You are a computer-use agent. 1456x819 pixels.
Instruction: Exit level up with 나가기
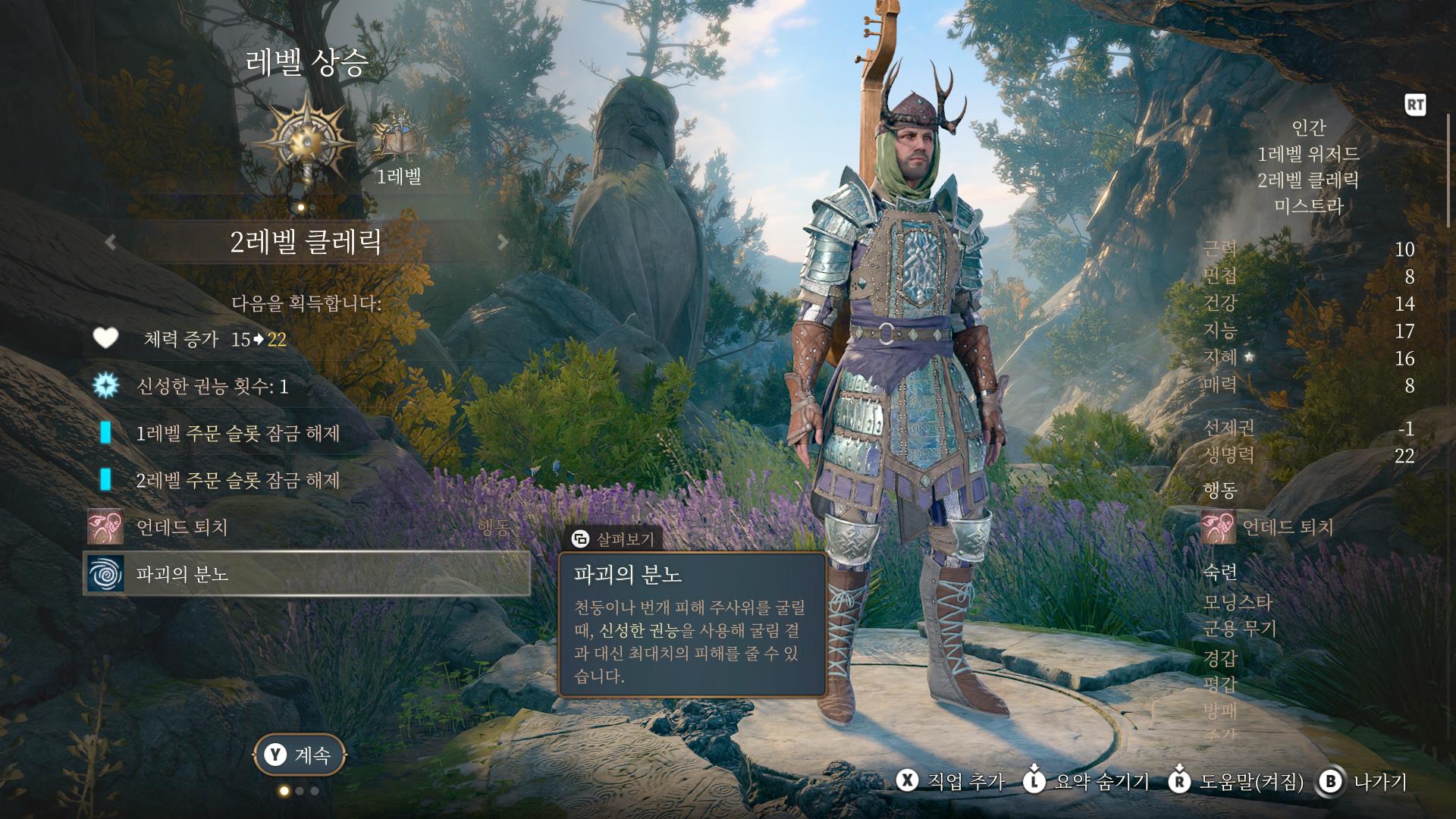(x=1363, y=782)
